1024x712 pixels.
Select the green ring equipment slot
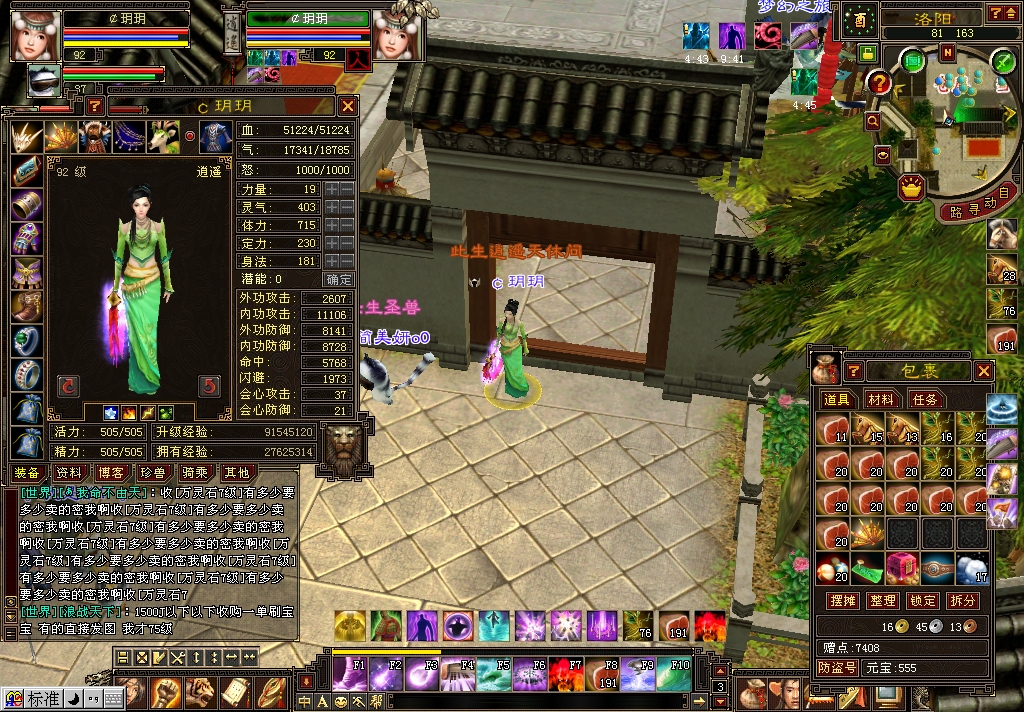pos(26,341)
